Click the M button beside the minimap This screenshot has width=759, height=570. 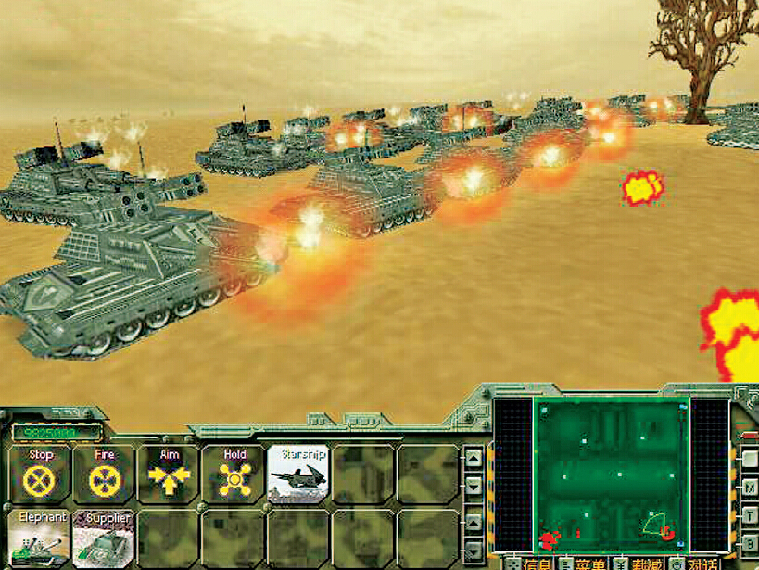(x=747, y=488)
